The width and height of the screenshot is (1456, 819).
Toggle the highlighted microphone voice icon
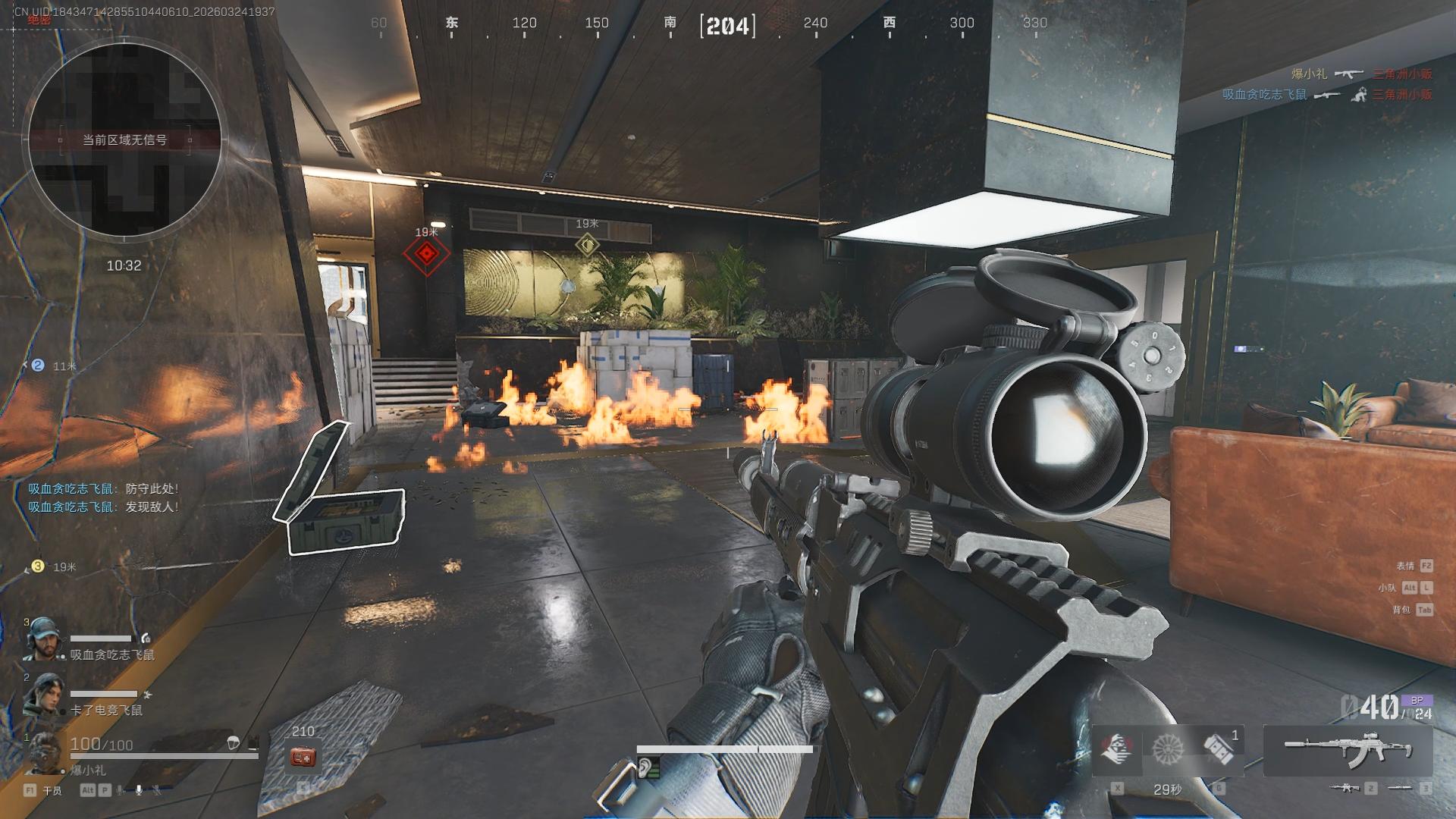click(139, 790)
